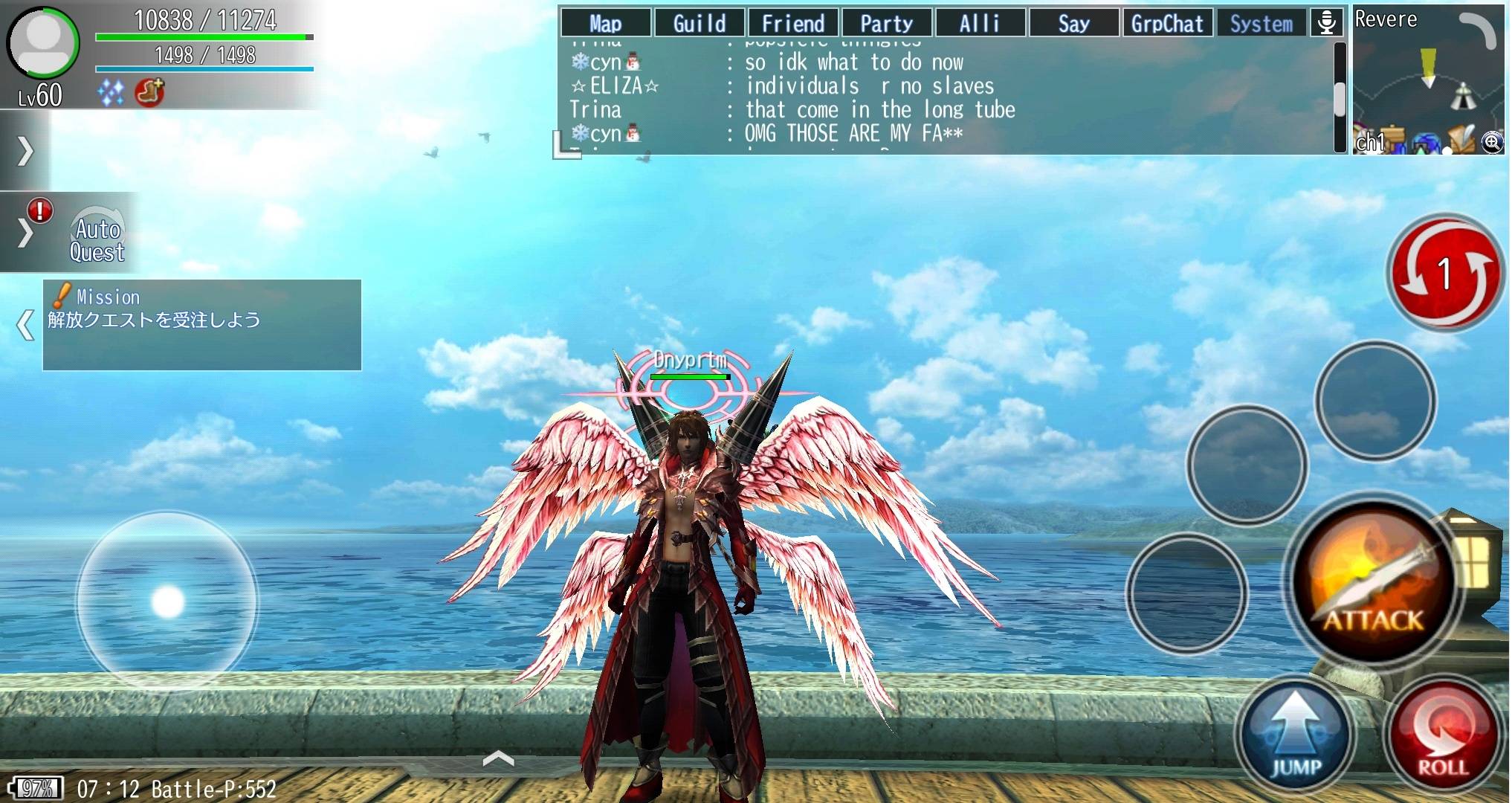
Task: Show the System chat tab
Action: pyautogui.click(x=1261, y=23)
